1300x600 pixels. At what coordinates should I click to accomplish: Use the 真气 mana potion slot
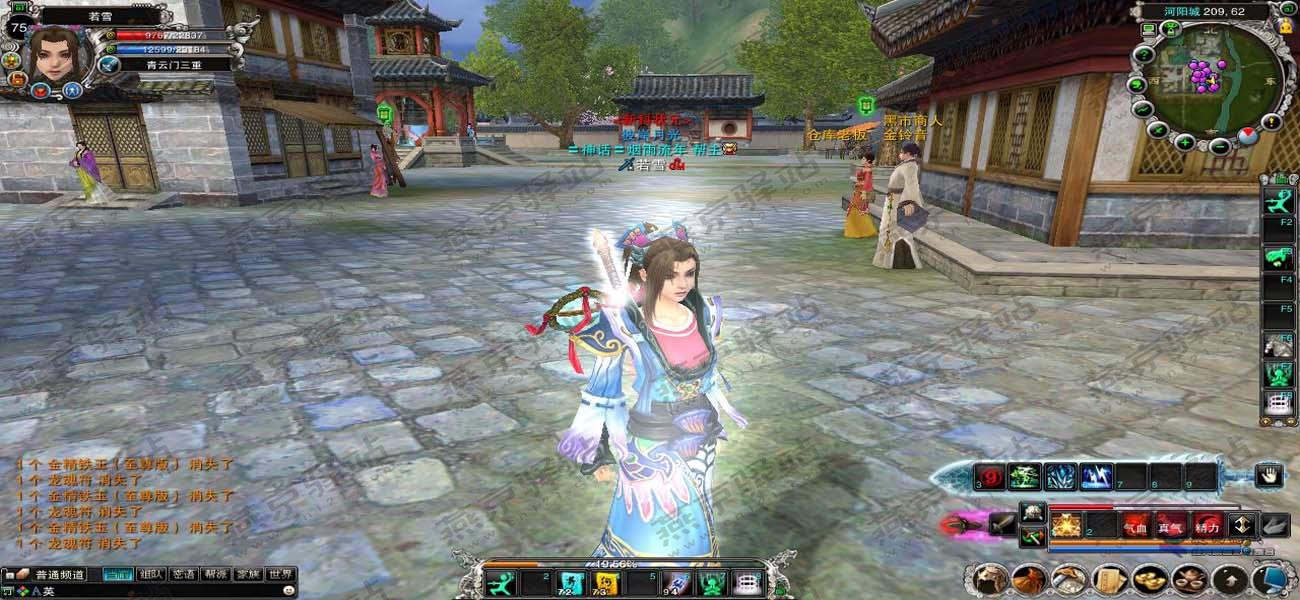pyautogui.click(x=1170, y=526)
